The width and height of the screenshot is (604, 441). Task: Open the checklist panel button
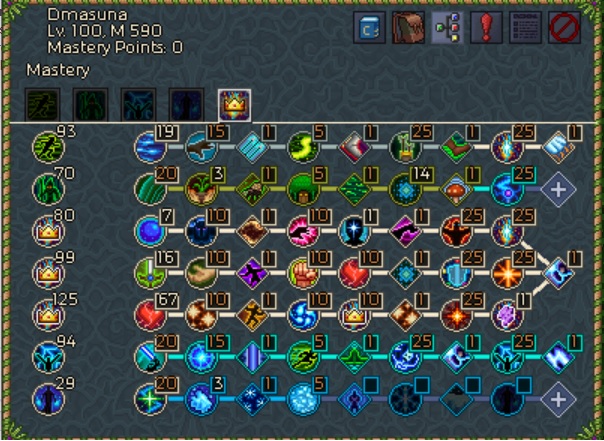coord(525,29)
